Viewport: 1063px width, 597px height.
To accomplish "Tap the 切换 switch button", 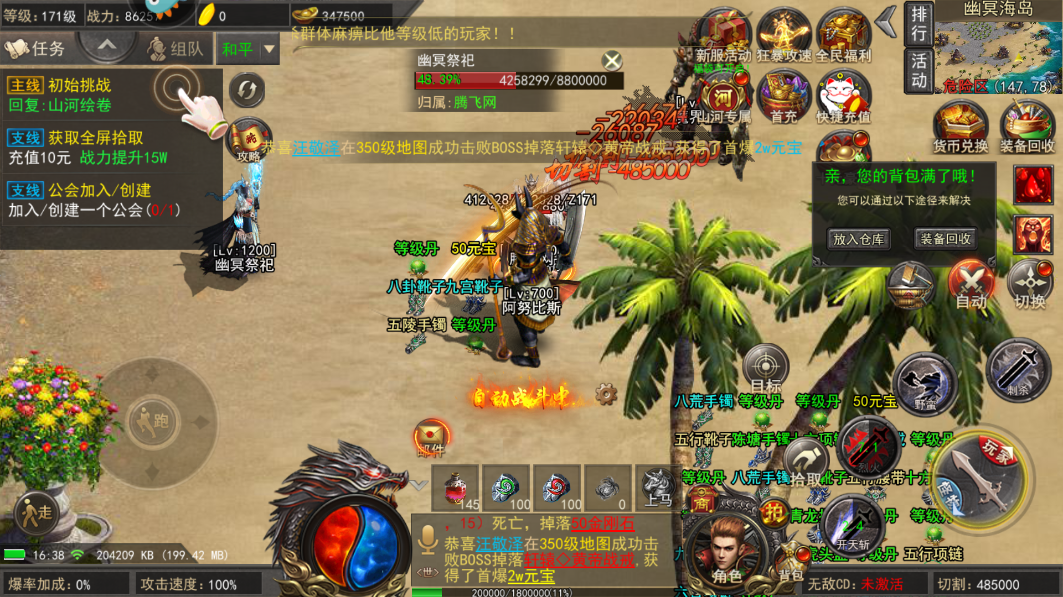I will click(x=1030, y=283).
